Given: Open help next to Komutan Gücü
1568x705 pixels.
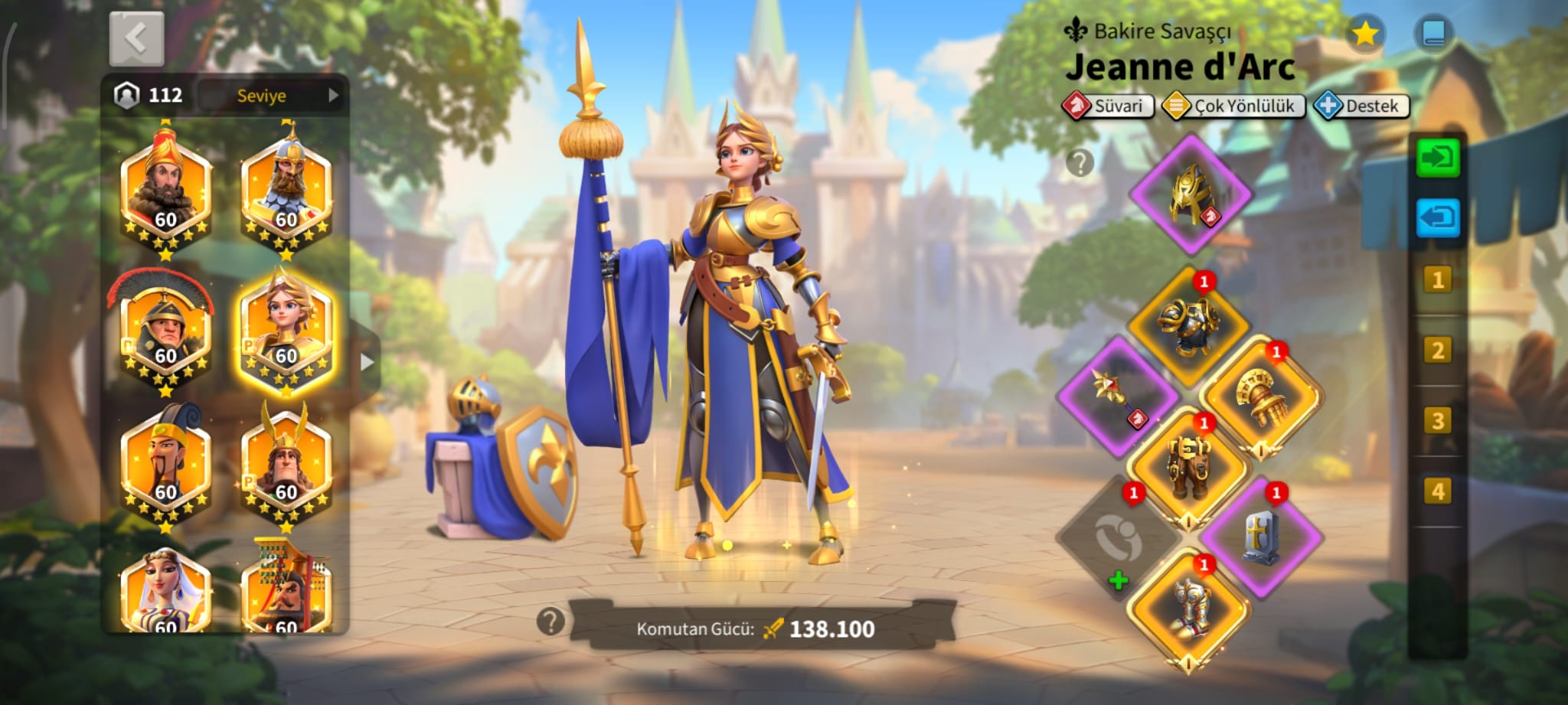Looking at the screenshot, I should click(x=550, y=622).
